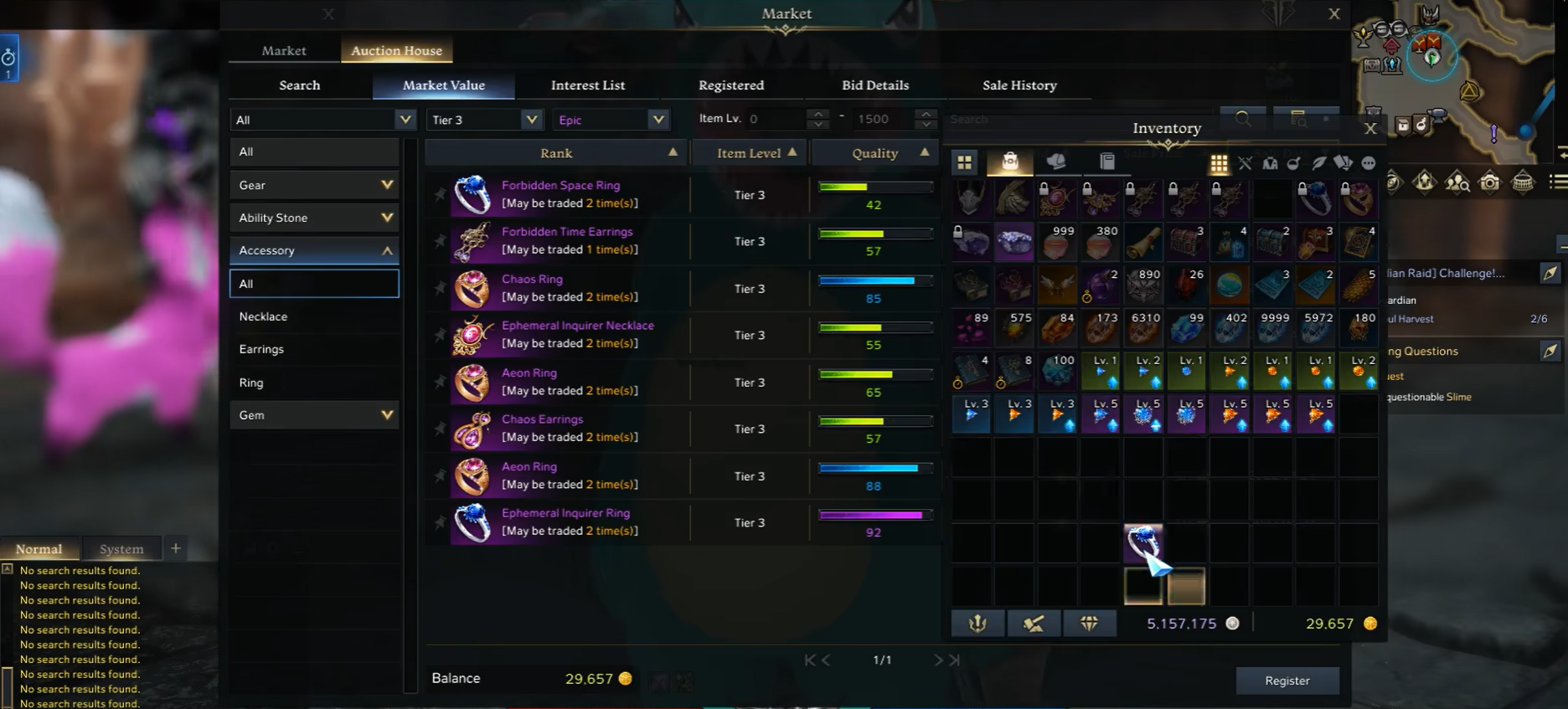Choose the Earrings subcategory
The image size is (1568, 709).
261,349
